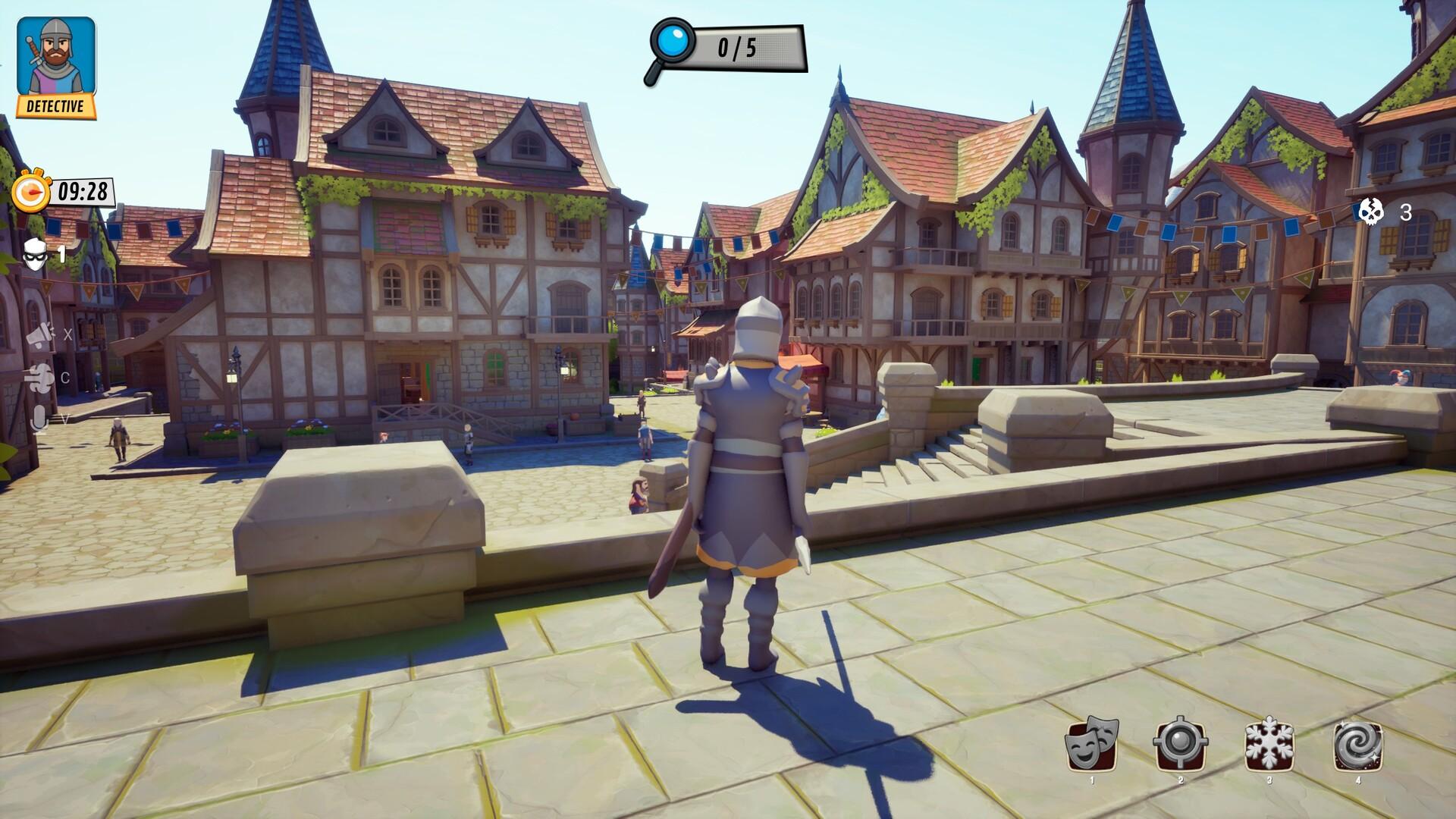Open the Detective role portrait
This screenshot has height=819, width=1456.
[x=56, y=67]
